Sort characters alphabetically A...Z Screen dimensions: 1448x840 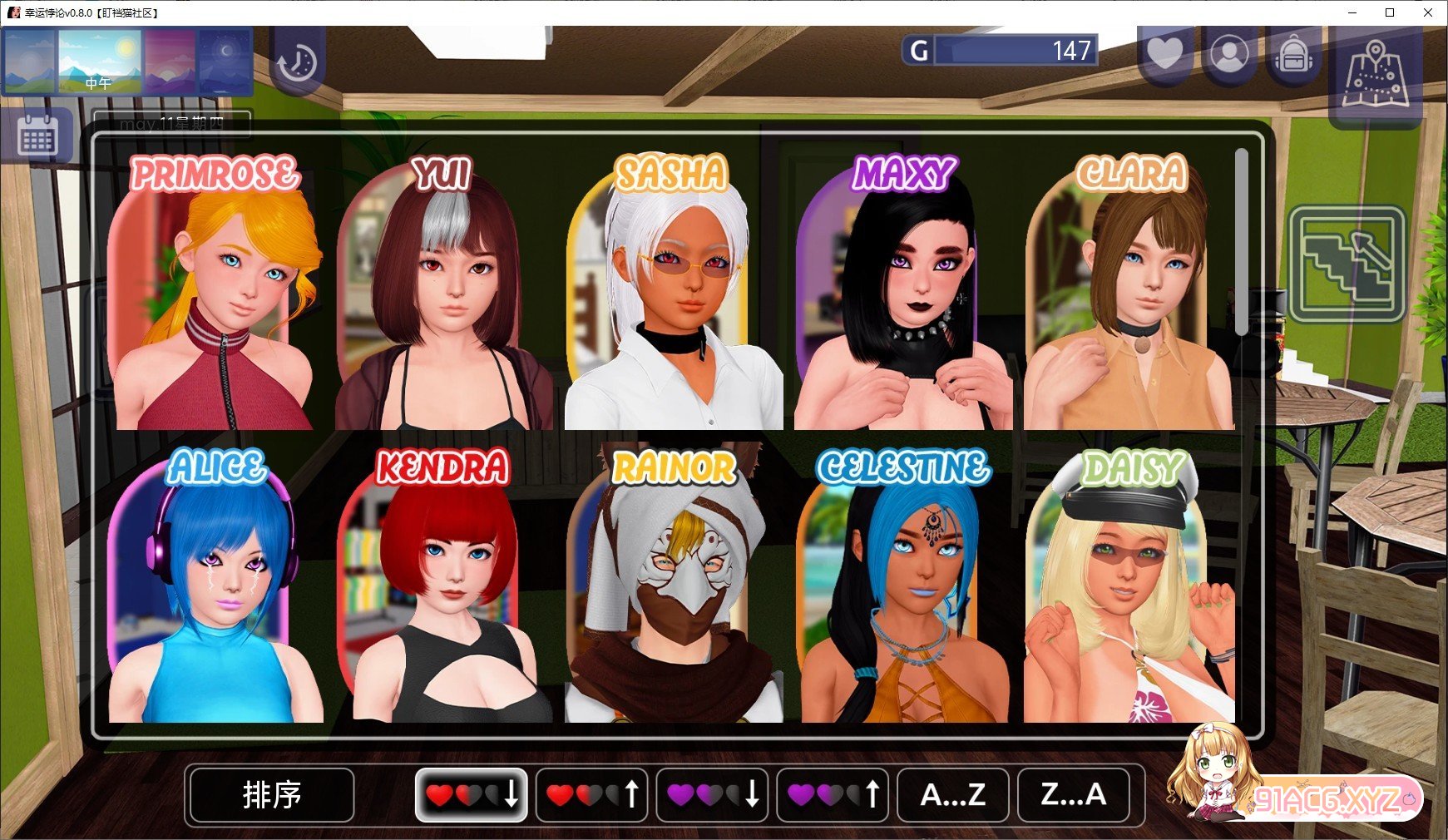[x=953, y=795]
